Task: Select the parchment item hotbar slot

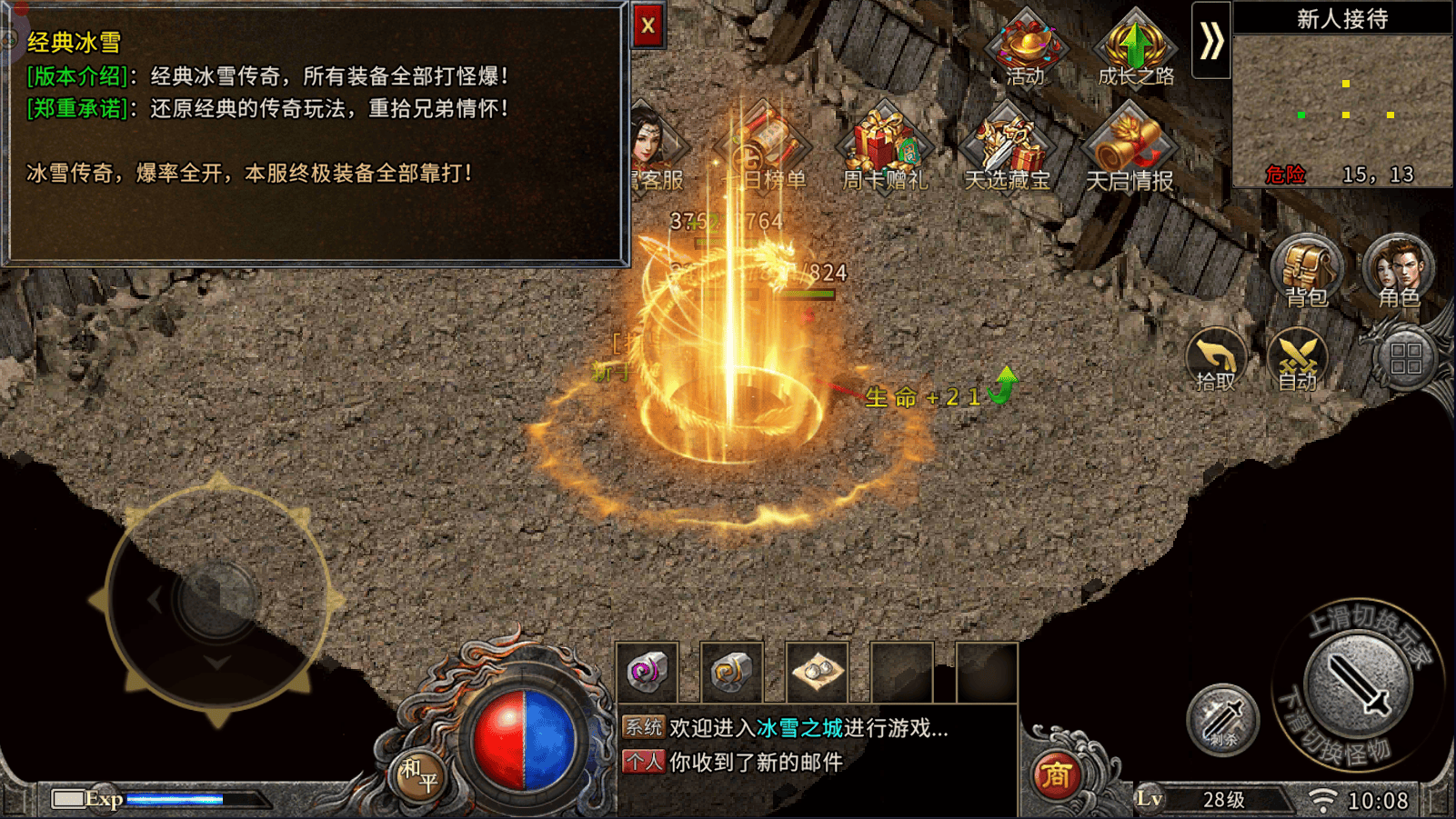Action: (x=817, y=673)
